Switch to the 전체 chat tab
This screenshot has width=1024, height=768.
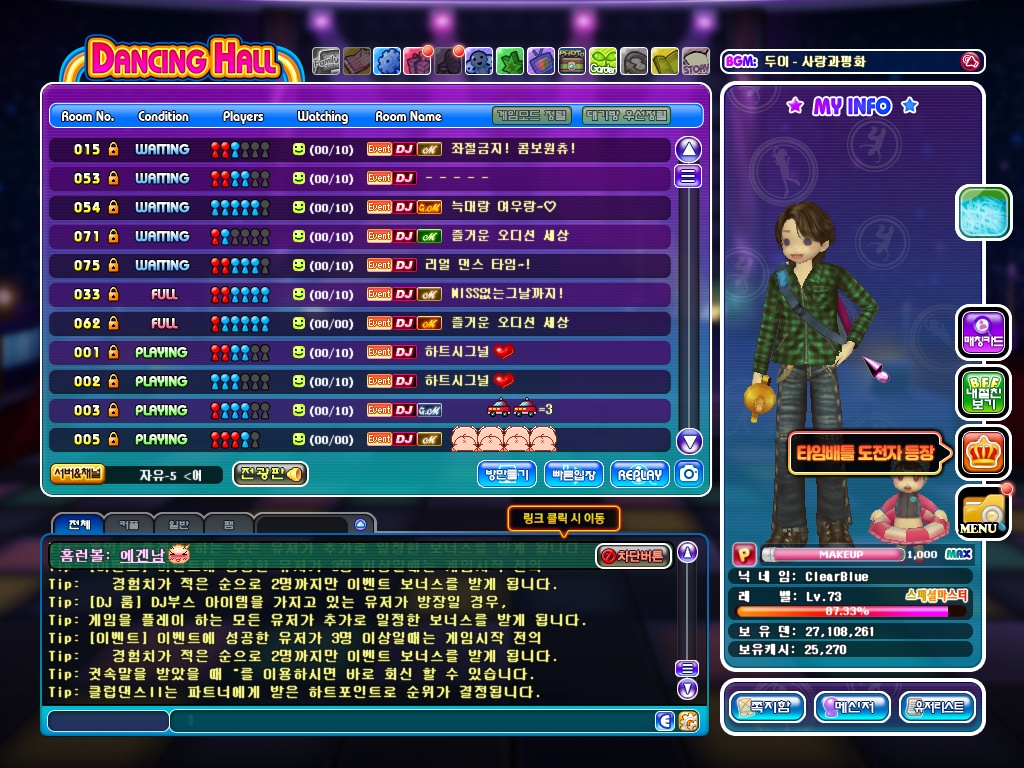pyautogui.click(x=73, y=524)
